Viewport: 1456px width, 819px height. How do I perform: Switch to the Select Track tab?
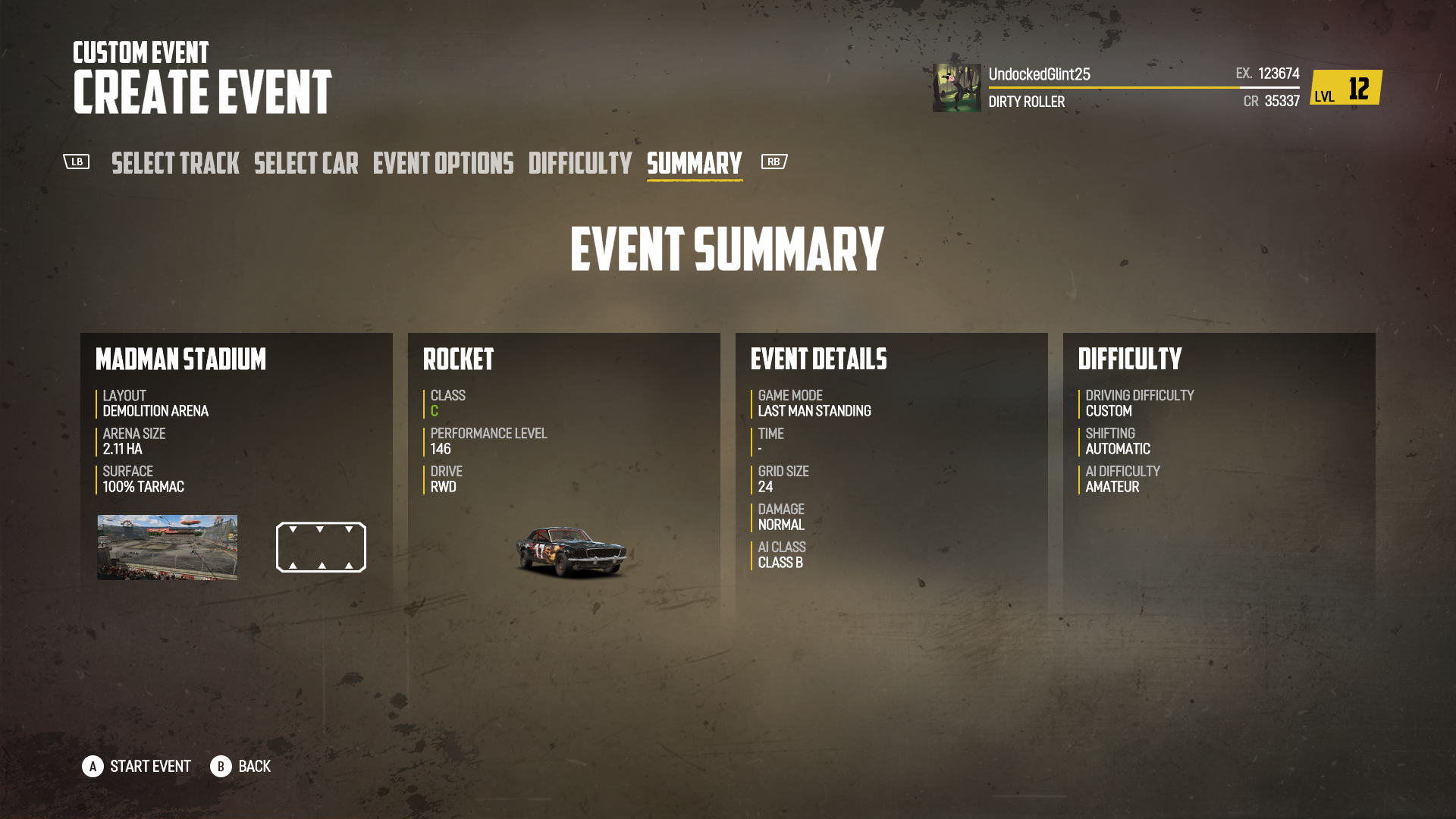(x=175, y=164)
